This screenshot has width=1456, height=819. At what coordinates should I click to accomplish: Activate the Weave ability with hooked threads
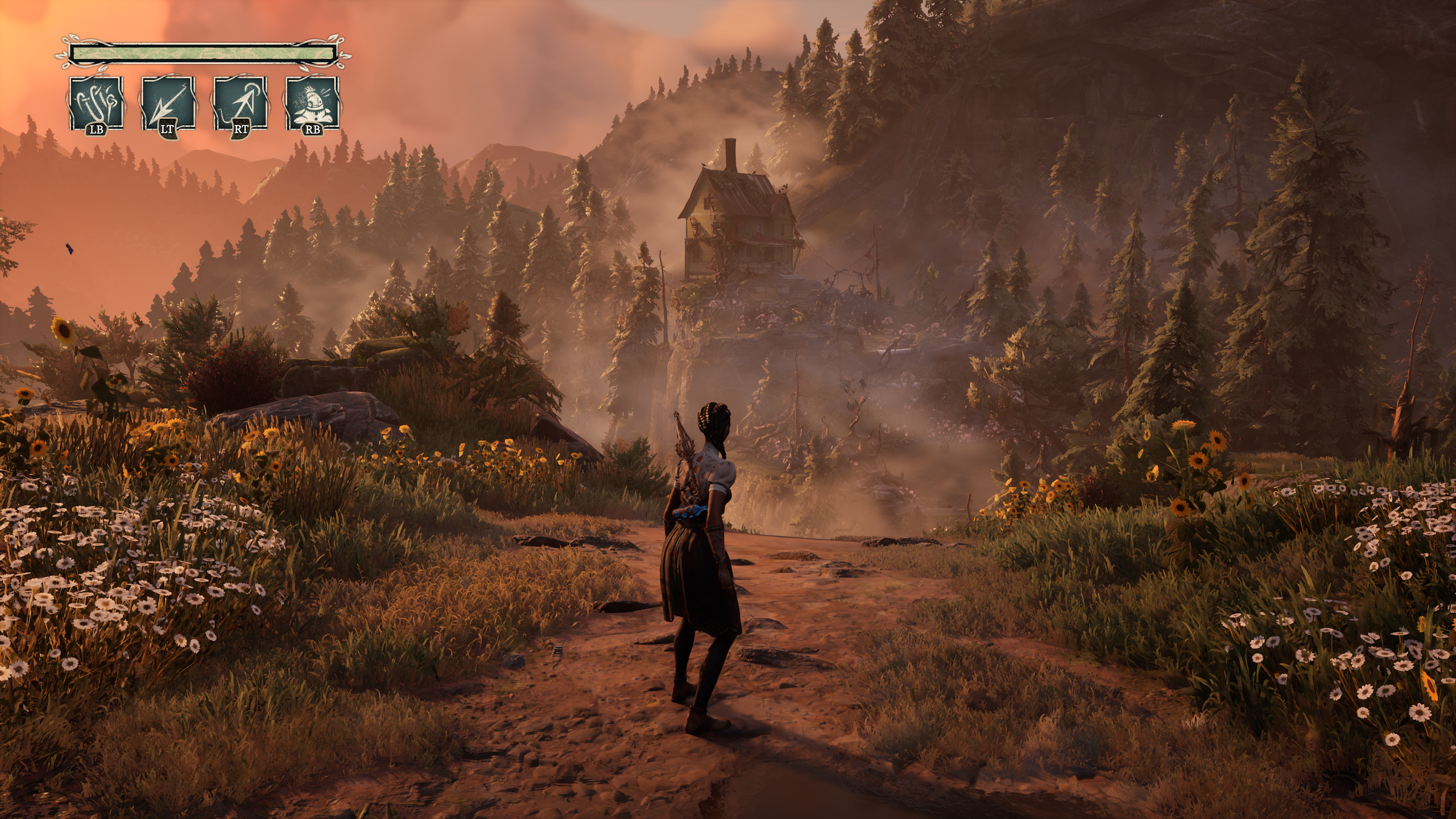click(x=96, y=105)
